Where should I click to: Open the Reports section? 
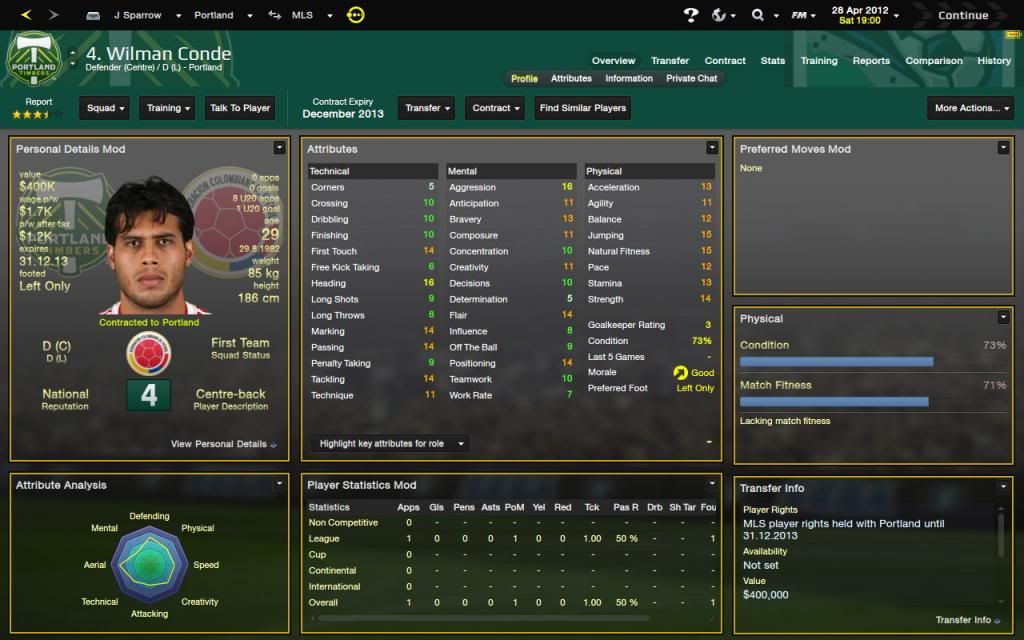(x=871, y=60)
